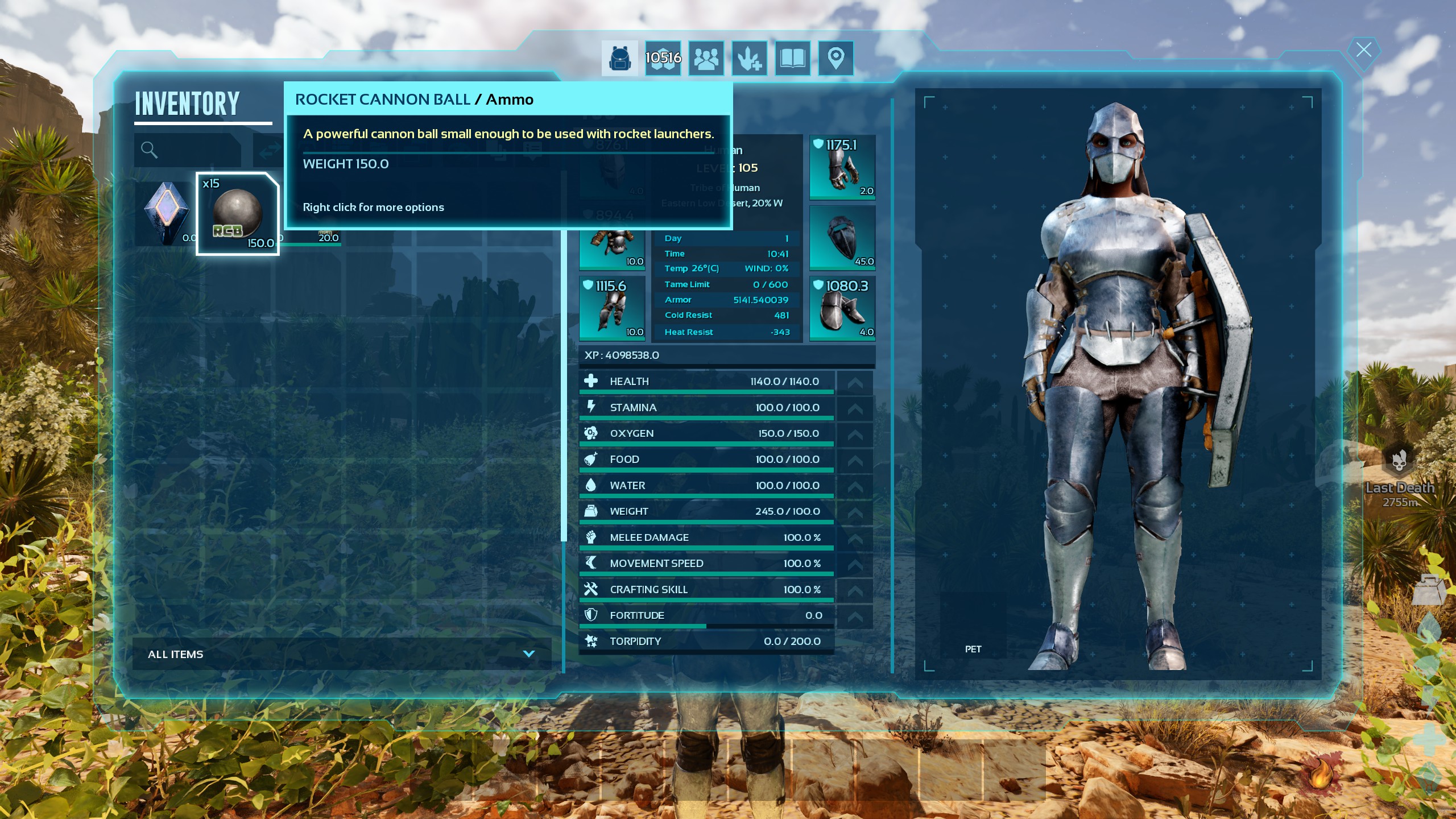
Task: Open the open-book notes tab
Action: (x=793, y=58)
